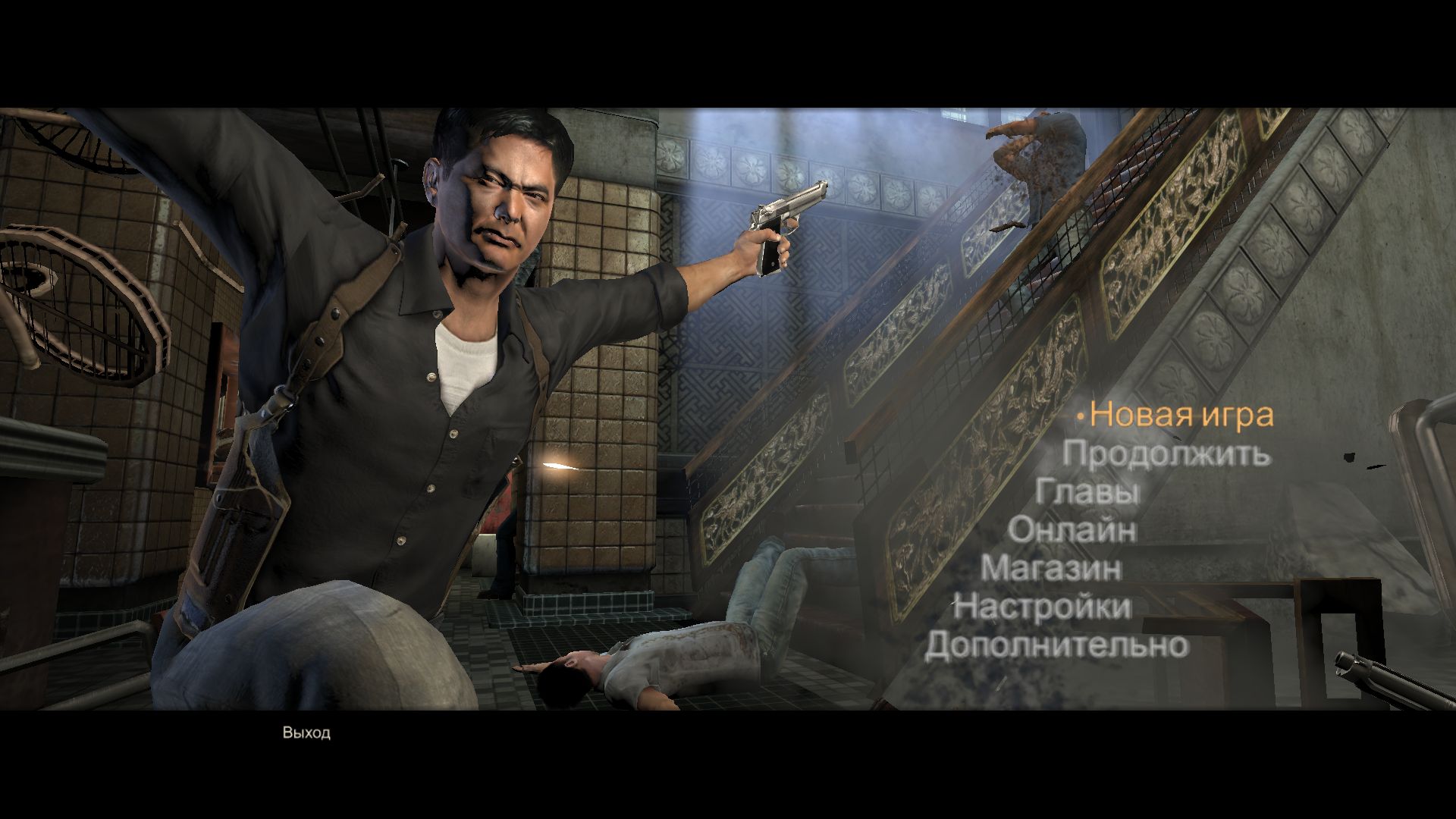Open the Главы chapter selection
This screenshot has width=1456, height=819.
coord(1087,491)
